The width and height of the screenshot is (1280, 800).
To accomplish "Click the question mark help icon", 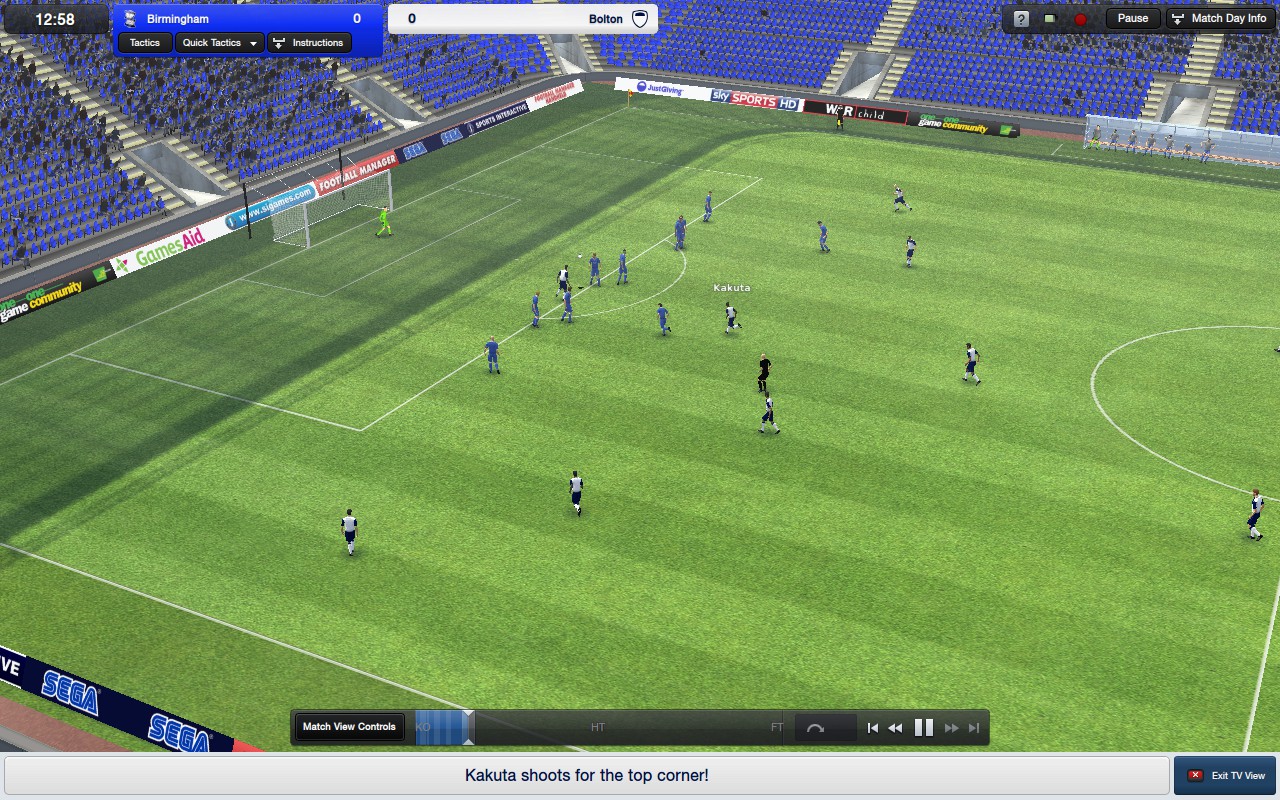I will 1020,19.
